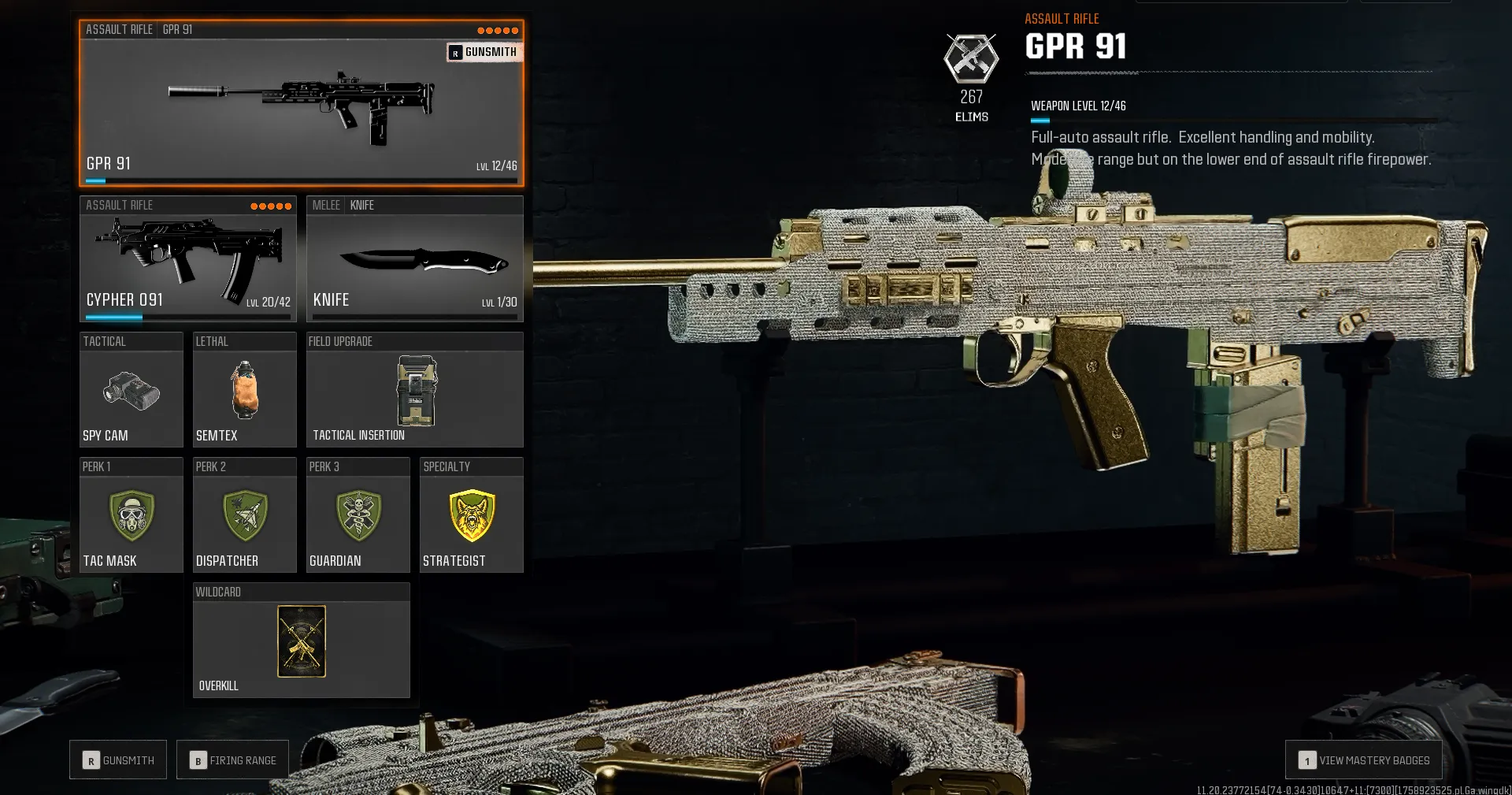View Mastery Badges for the GPR 91
The image size is (1512, 795).
[x=1363, y=760]
